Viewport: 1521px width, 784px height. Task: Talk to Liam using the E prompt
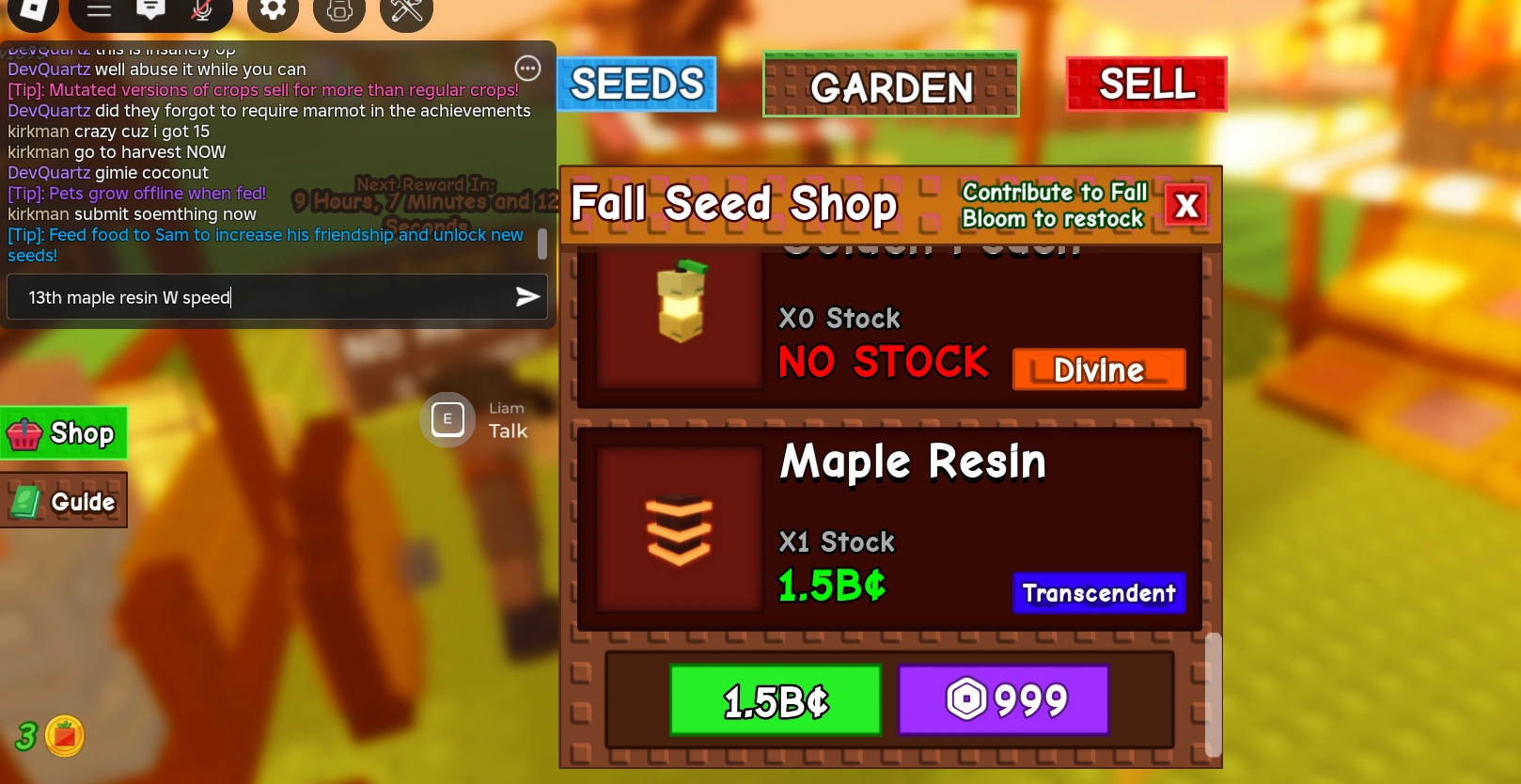click(x=447, y=418)
